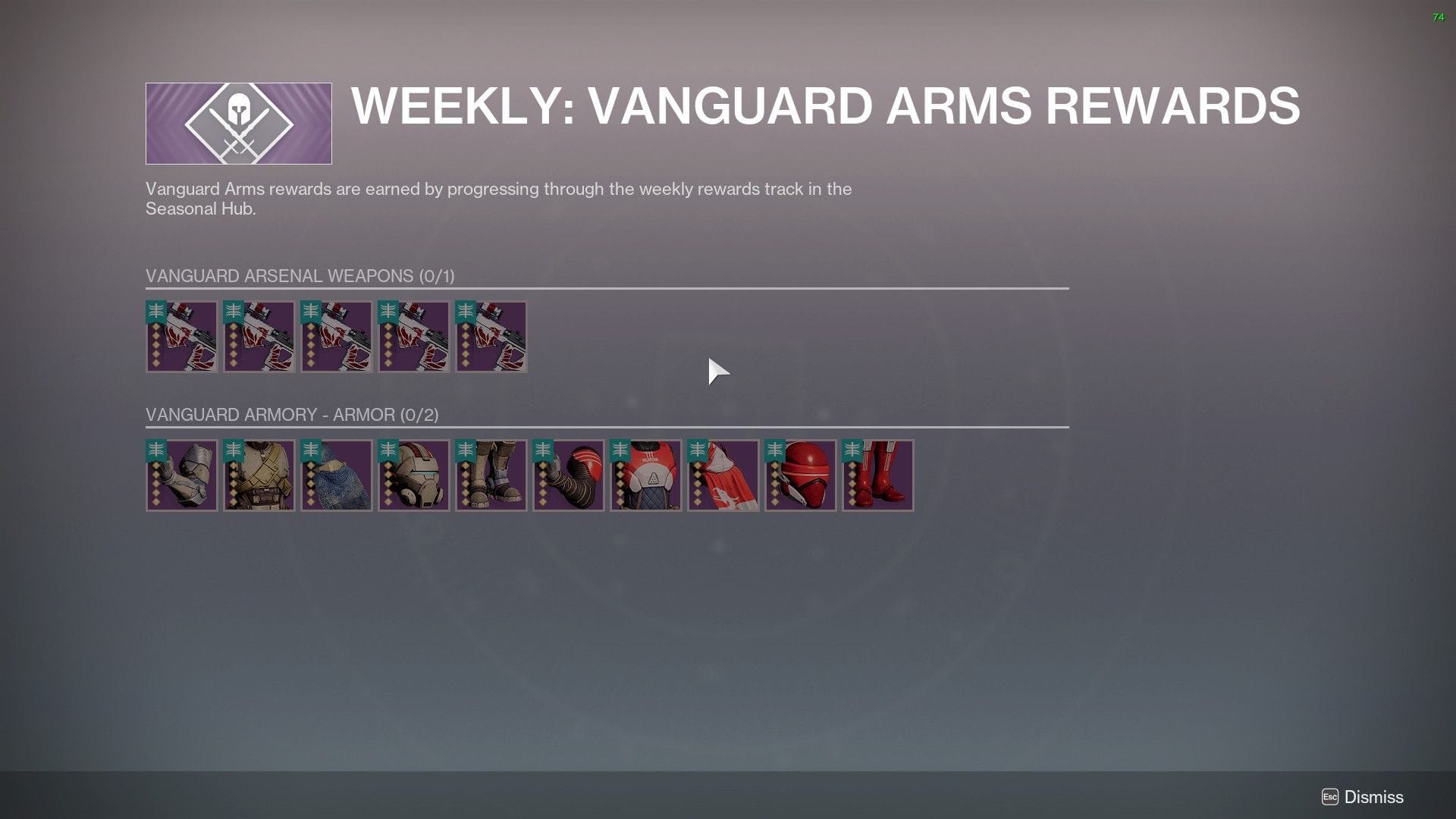Select the VANGUARD ARSENAL WEAPONS header
Screen dimensions: 1456x819
tap(300, 276)
